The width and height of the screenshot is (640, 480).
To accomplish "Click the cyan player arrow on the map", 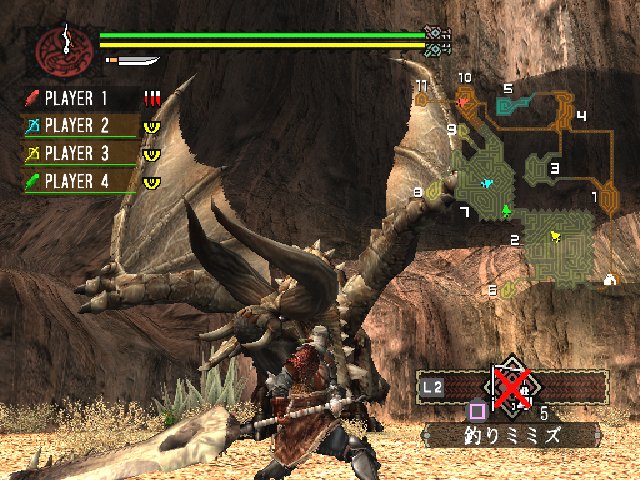I will pos(488,184).
